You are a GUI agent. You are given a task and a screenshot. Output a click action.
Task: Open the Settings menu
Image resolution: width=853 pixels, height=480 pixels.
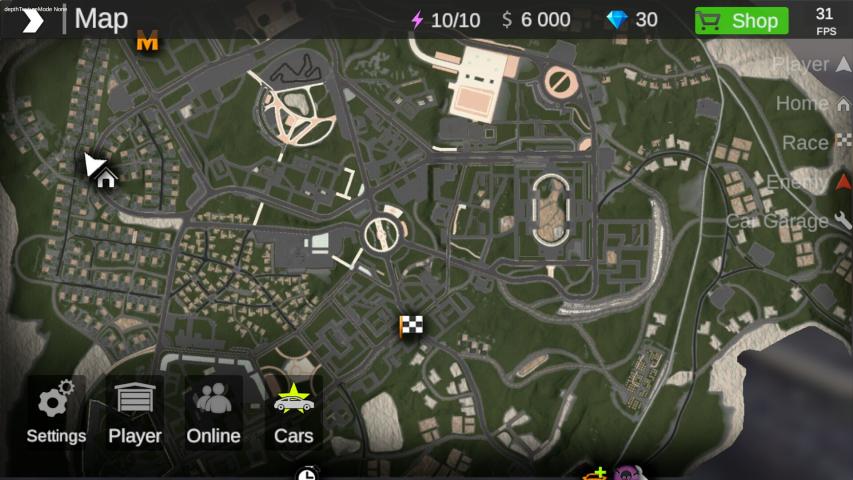pos(56,412)
